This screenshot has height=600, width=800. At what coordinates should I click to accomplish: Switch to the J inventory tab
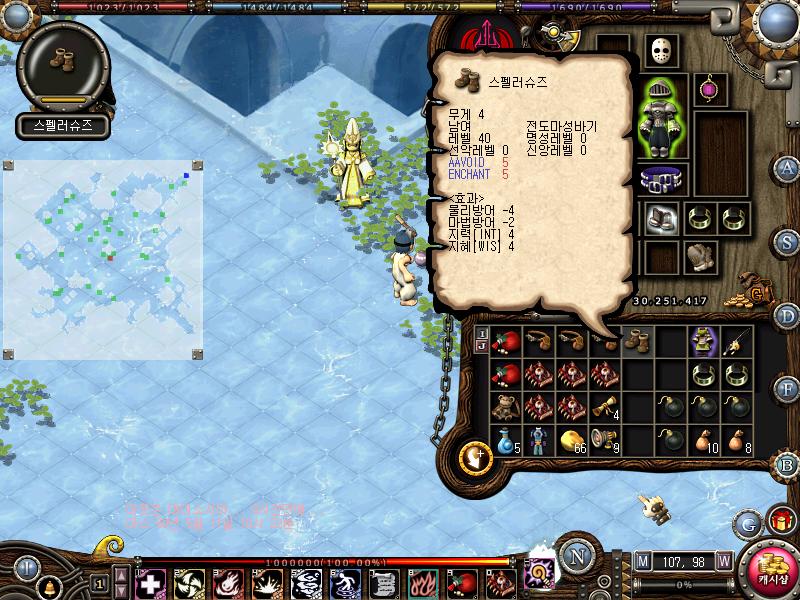point(482,346)
